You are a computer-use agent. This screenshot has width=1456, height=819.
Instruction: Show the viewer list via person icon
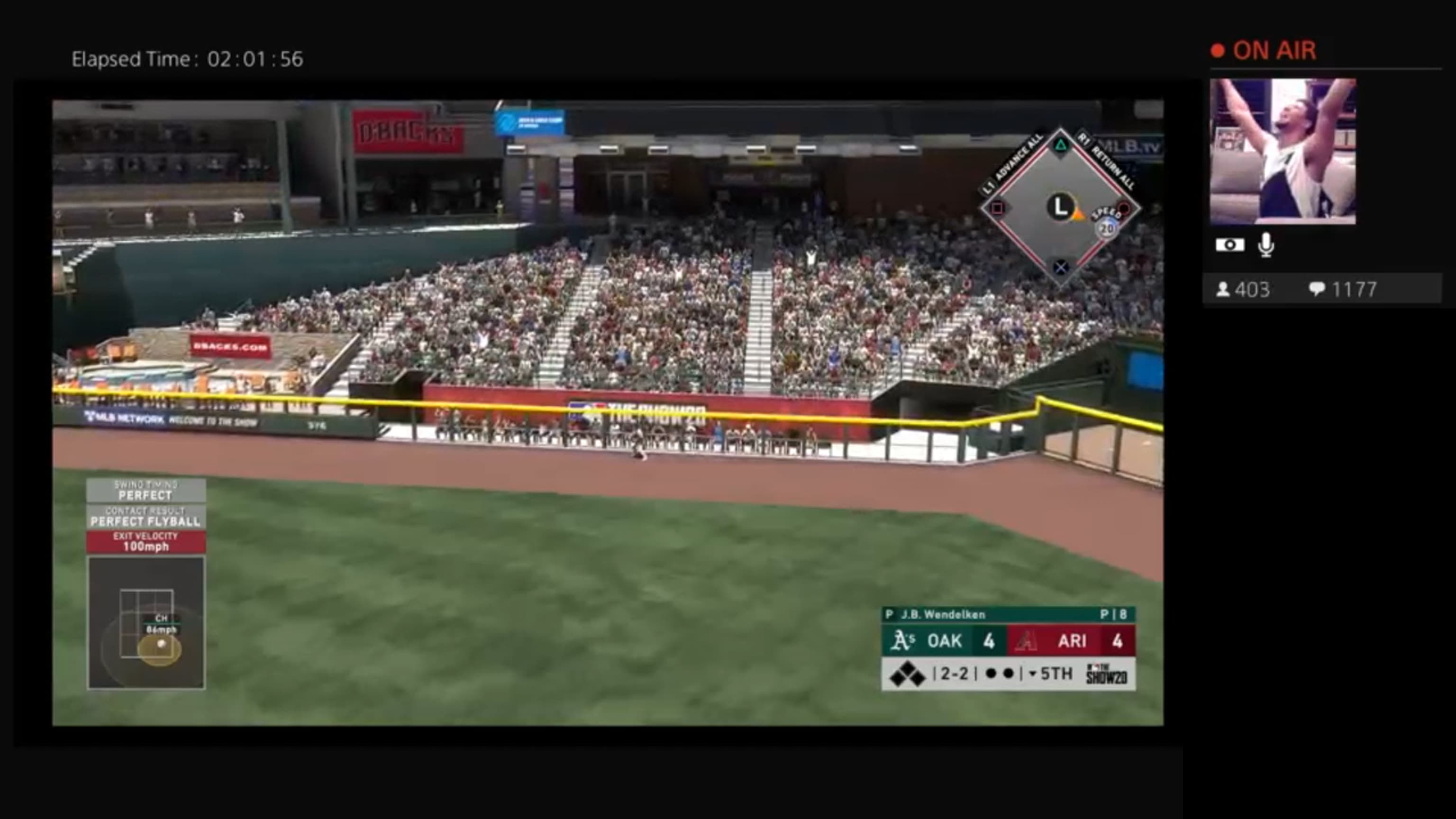(1222, 290)
